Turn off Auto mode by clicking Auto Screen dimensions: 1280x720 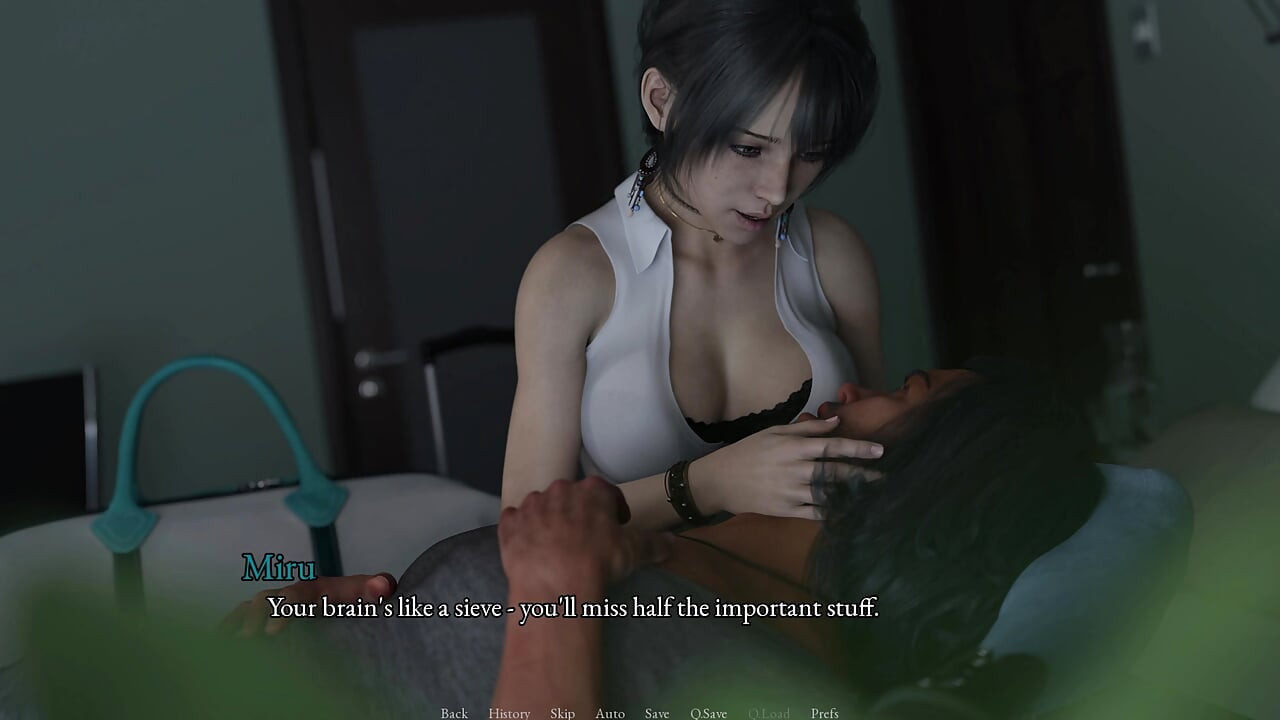(609, 713)
